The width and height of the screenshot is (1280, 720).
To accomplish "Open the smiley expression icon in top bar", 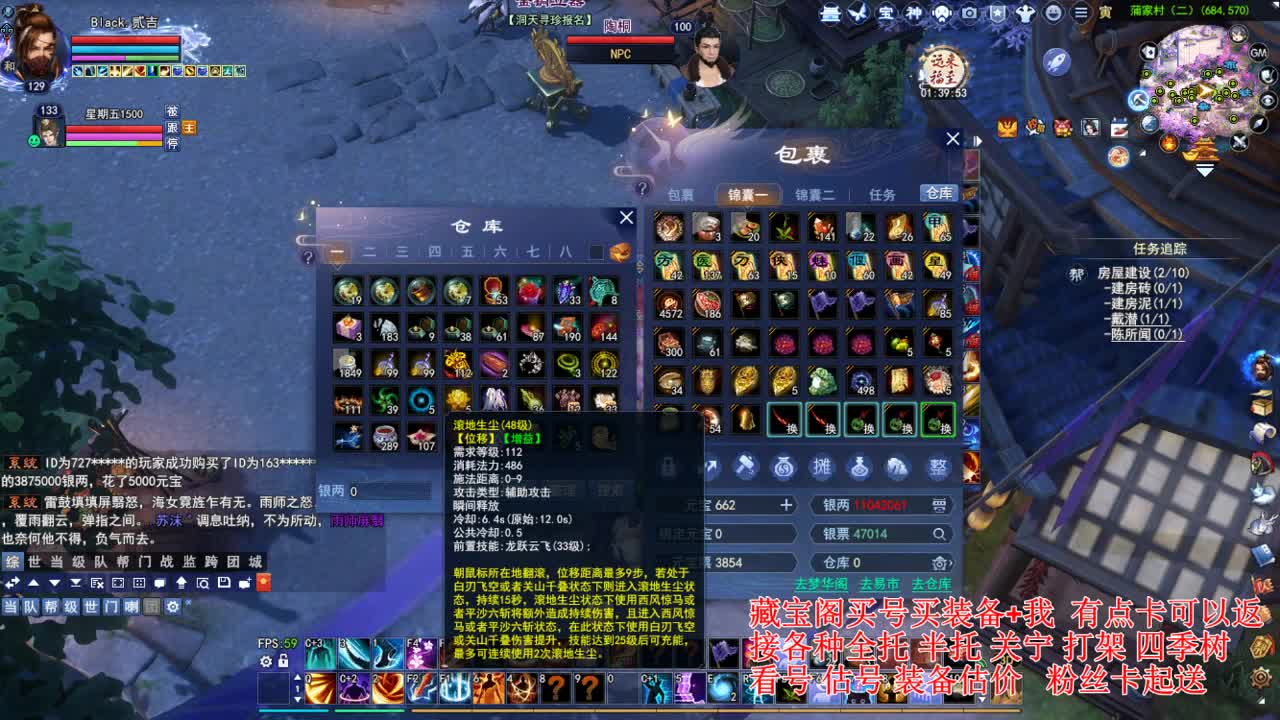I will (x=1055, y=15).
